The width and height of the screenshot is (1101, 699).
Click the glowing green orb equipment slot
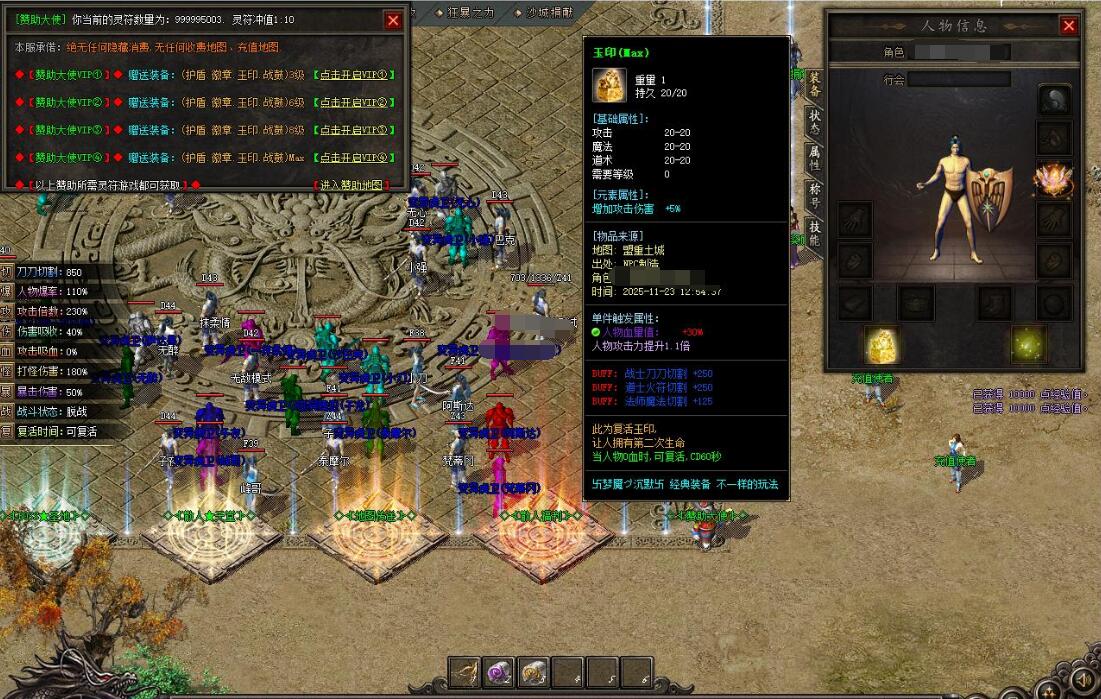point(1027,344)
